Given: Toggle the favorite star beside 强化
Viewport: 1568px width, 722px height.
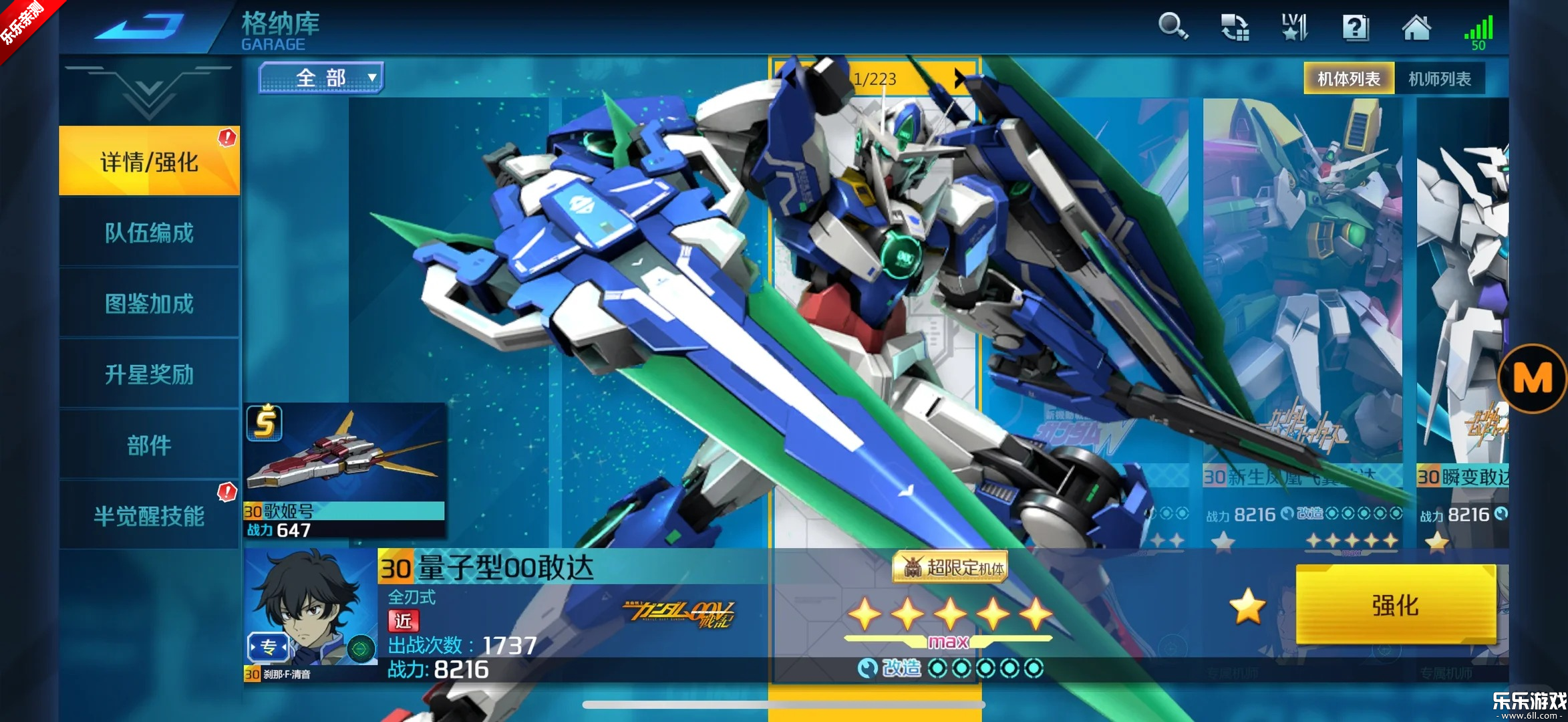Looking at the screenshot, I should pos(1247,607).
